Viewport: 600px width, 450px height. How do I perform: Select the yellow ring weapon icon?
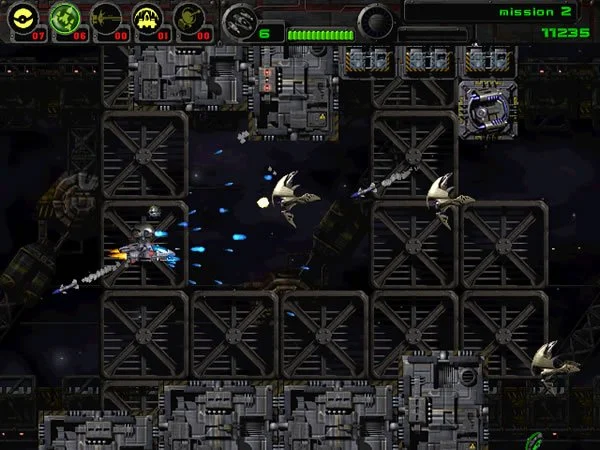24,18
